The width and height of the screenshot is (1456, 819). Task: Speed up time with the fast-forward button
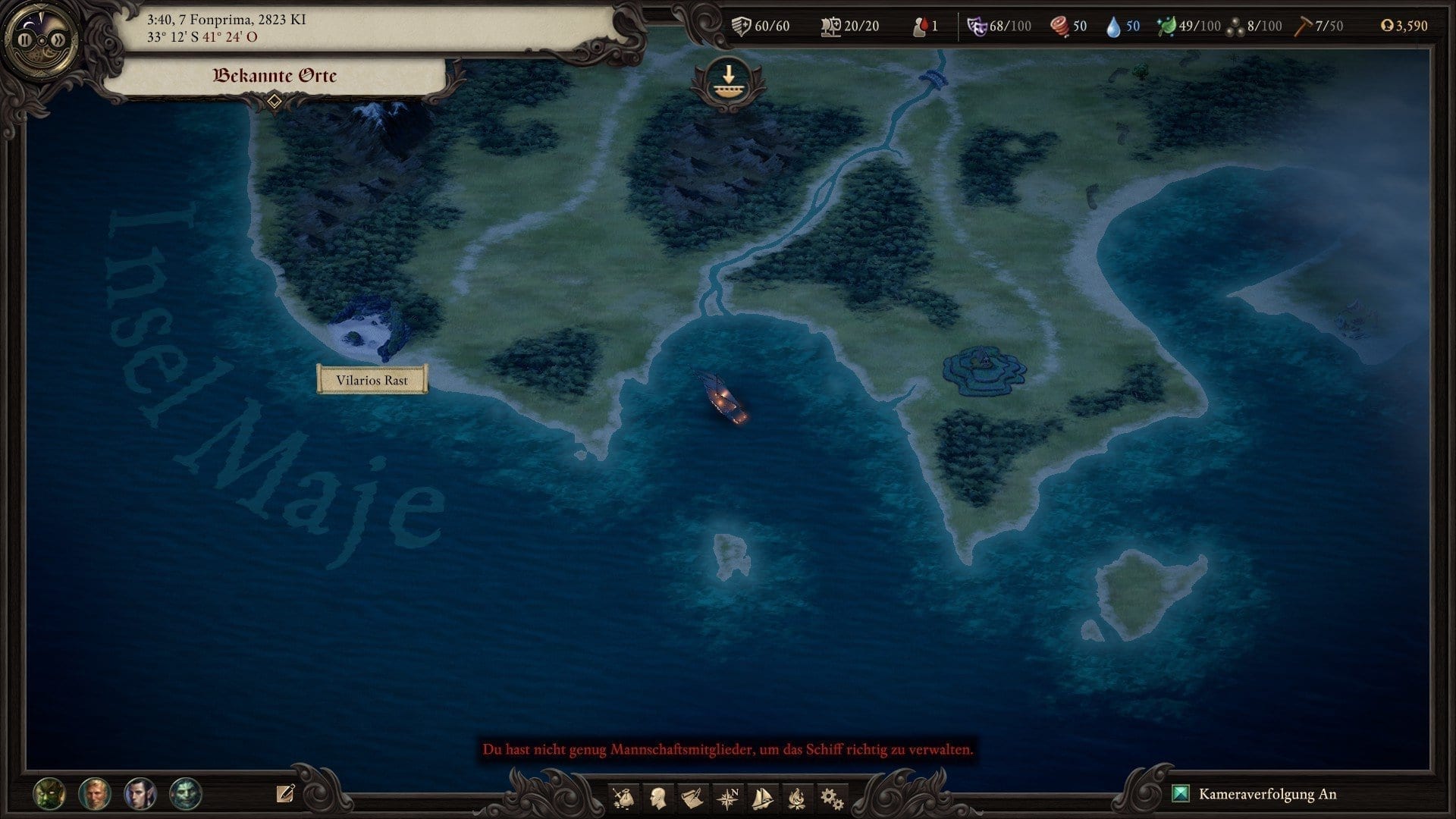58,39
